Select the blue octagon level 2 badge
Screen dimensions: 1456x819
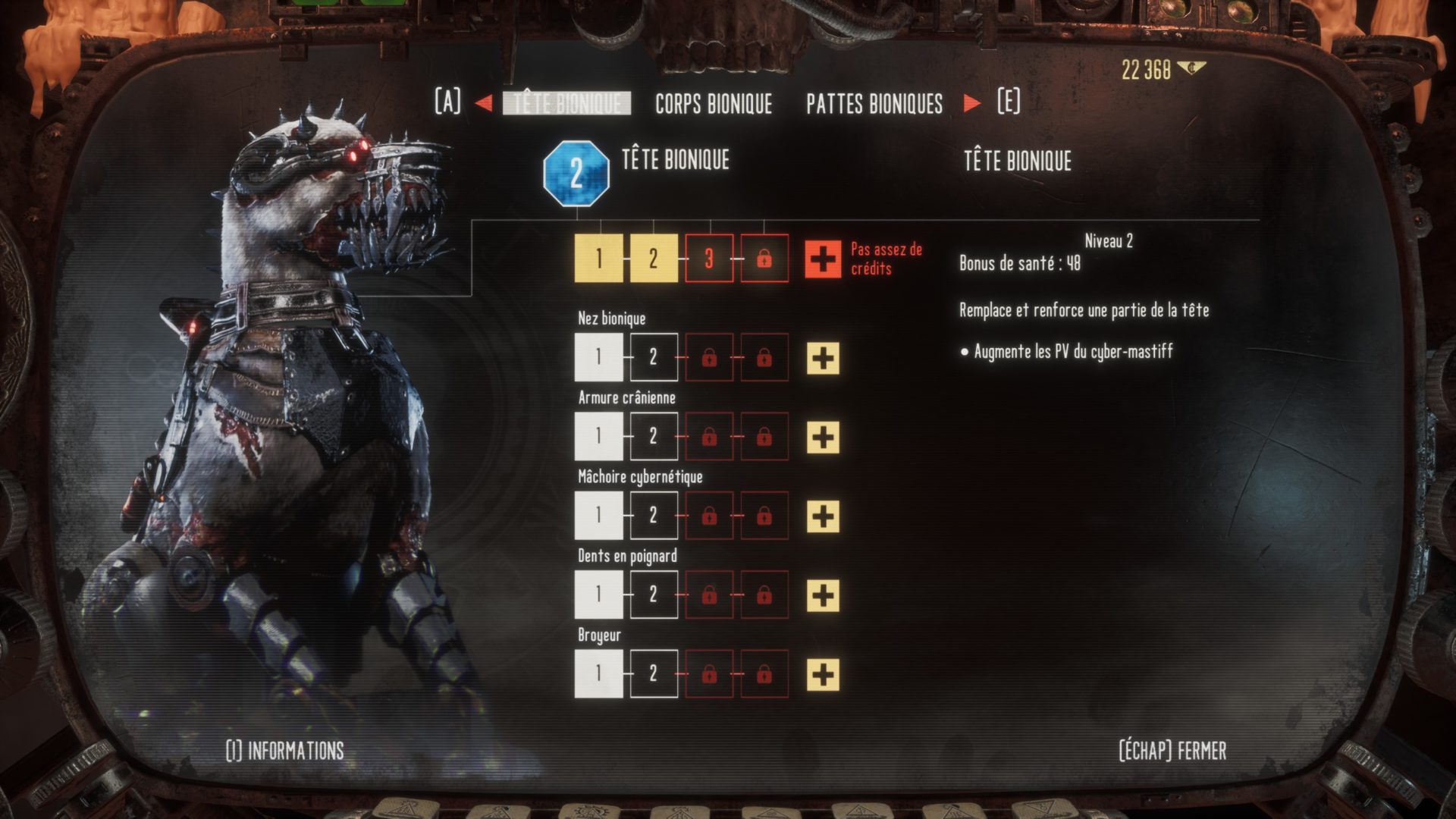(x=576, y=173)
